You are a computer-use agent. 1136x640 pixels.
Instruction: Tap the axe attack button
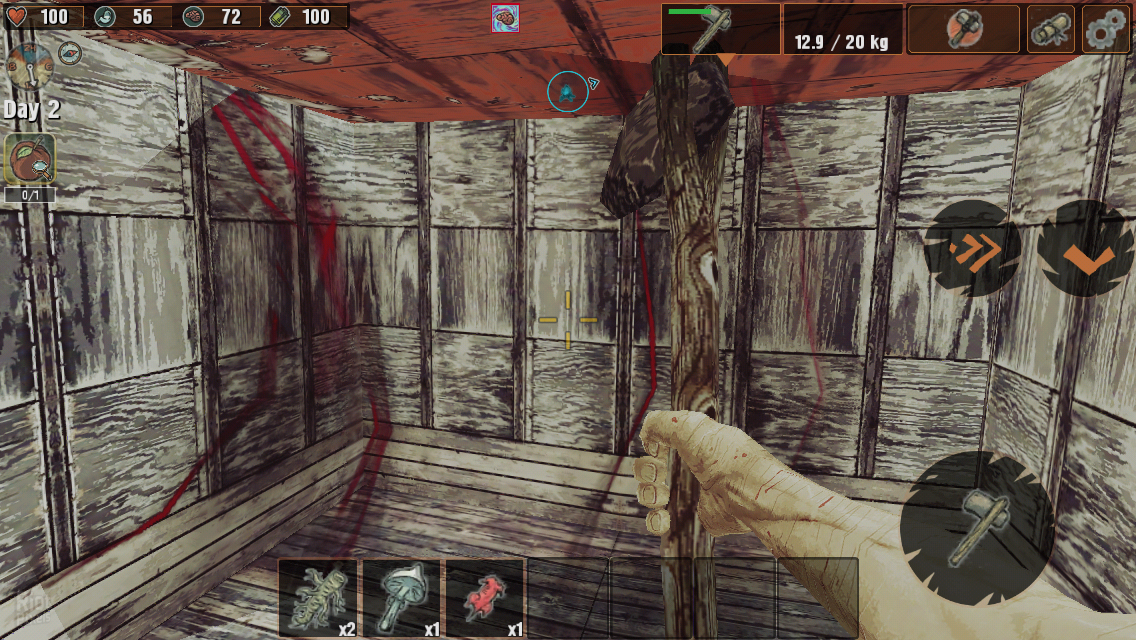click(x=975, y=527)
